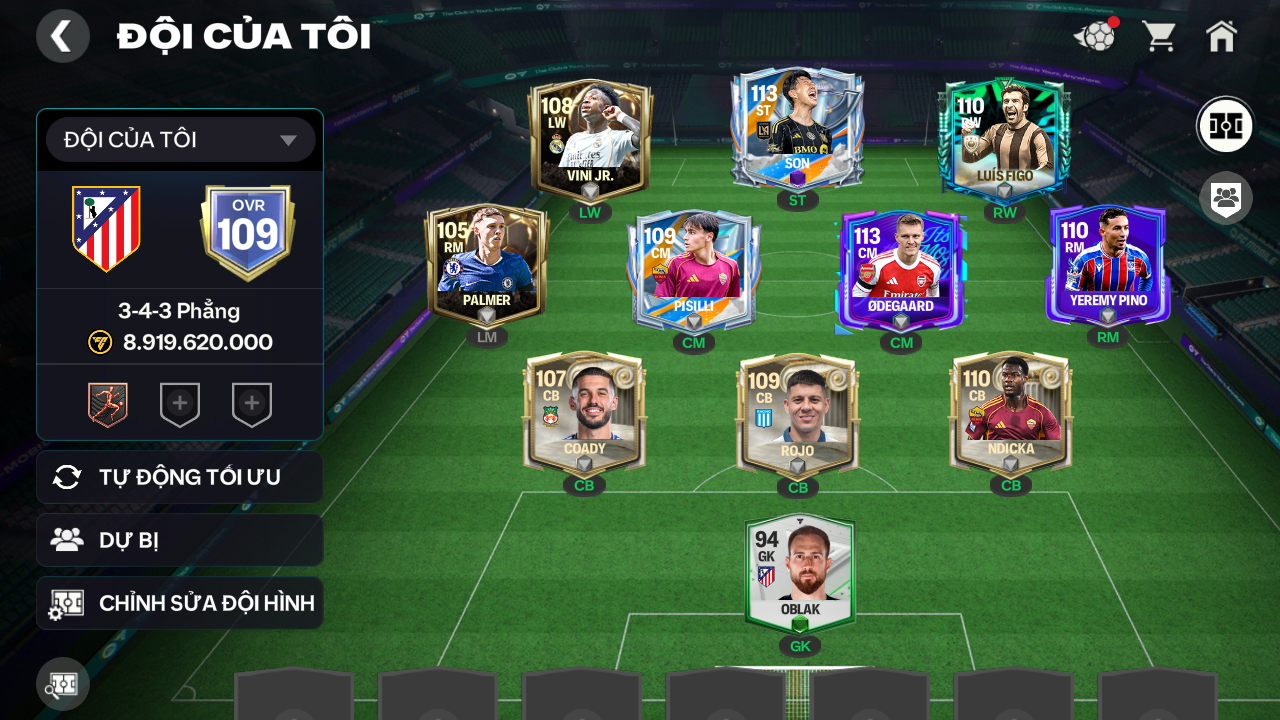
Task: Choose CHỈNH SỬA ĐỘI HÌNH option
Action: click(x=180, y=603)
